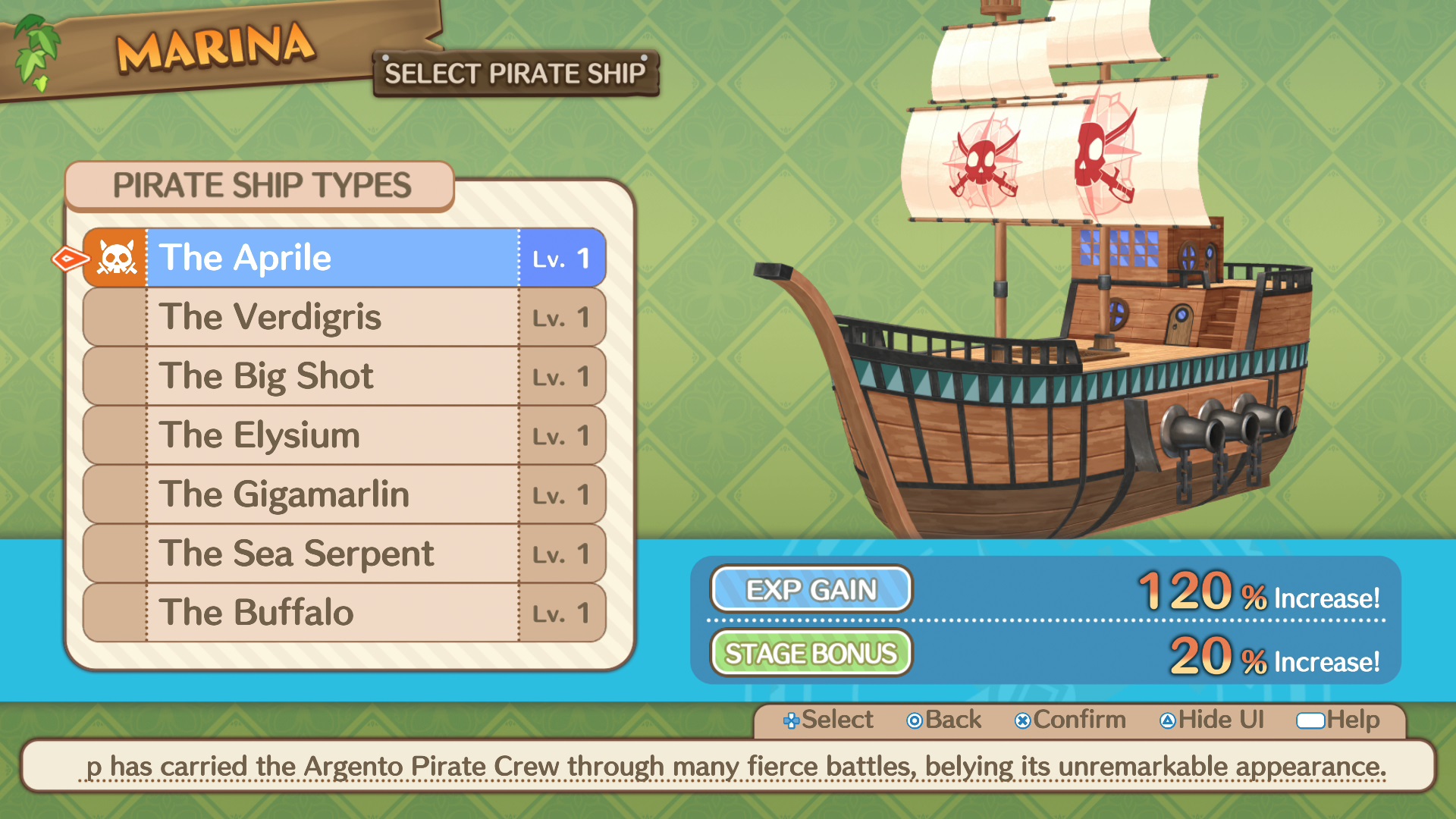The image size is (1456, 819).
Task: Select The Sea Serpent ship
Action: (334, 554)
